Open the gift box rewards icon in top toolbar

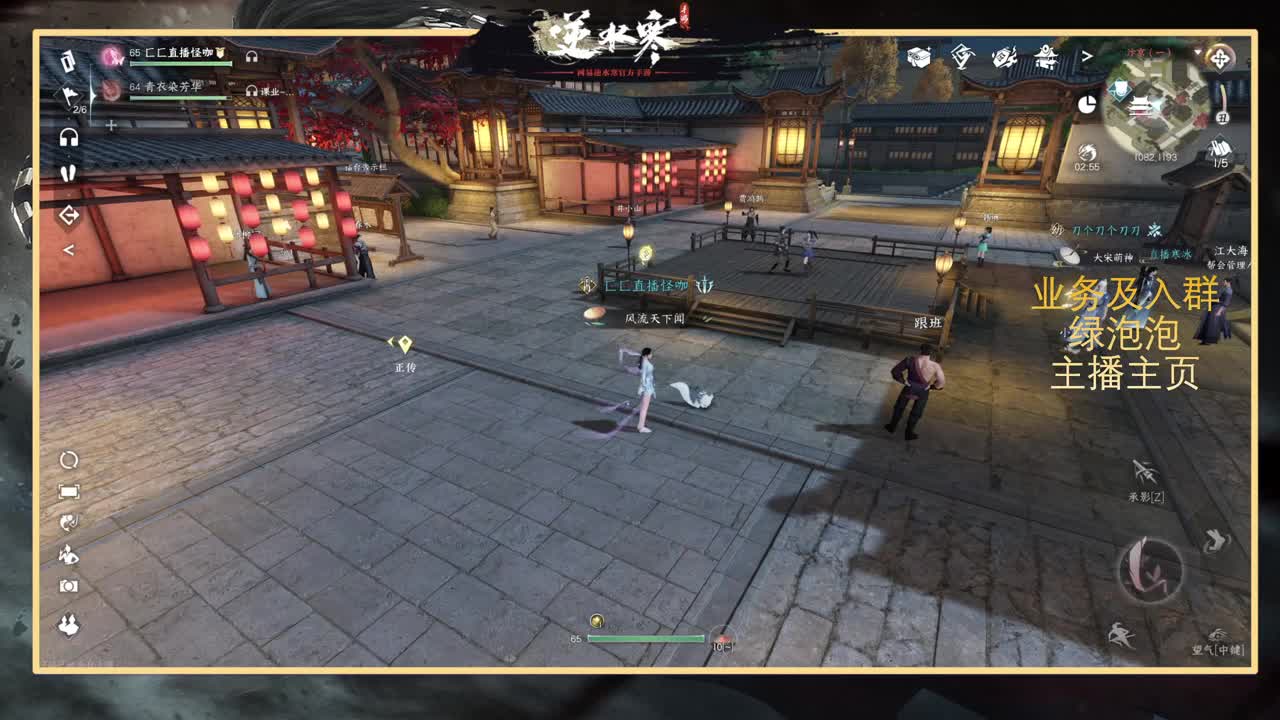click(916, 57)
